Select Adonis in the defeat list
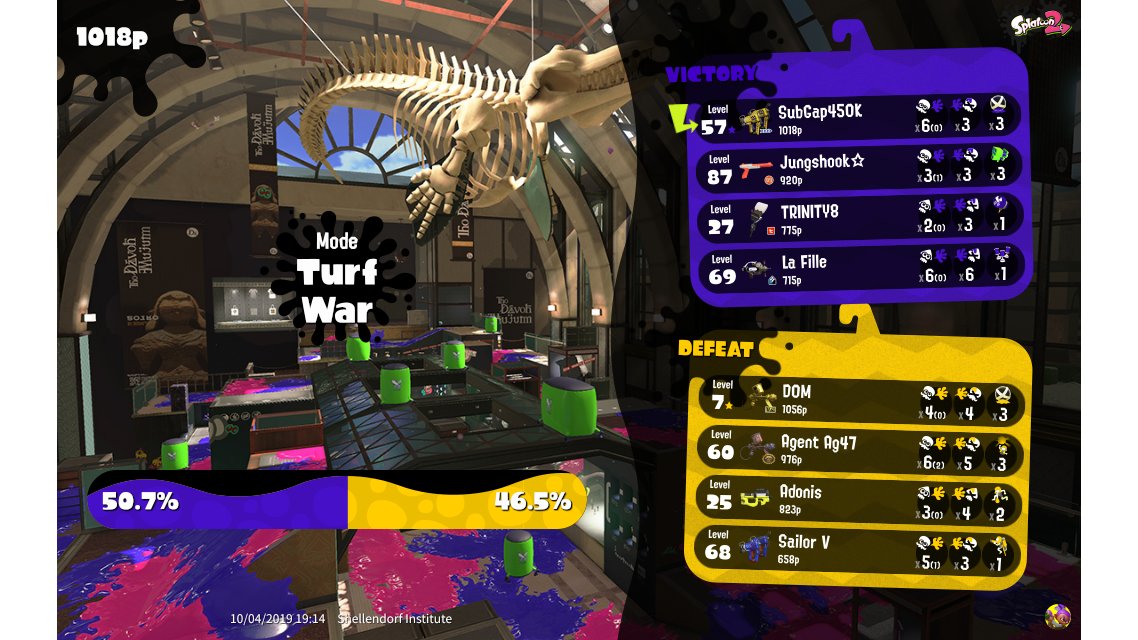Viewport: 1138px width, 640px height. (x=858, y=499)
